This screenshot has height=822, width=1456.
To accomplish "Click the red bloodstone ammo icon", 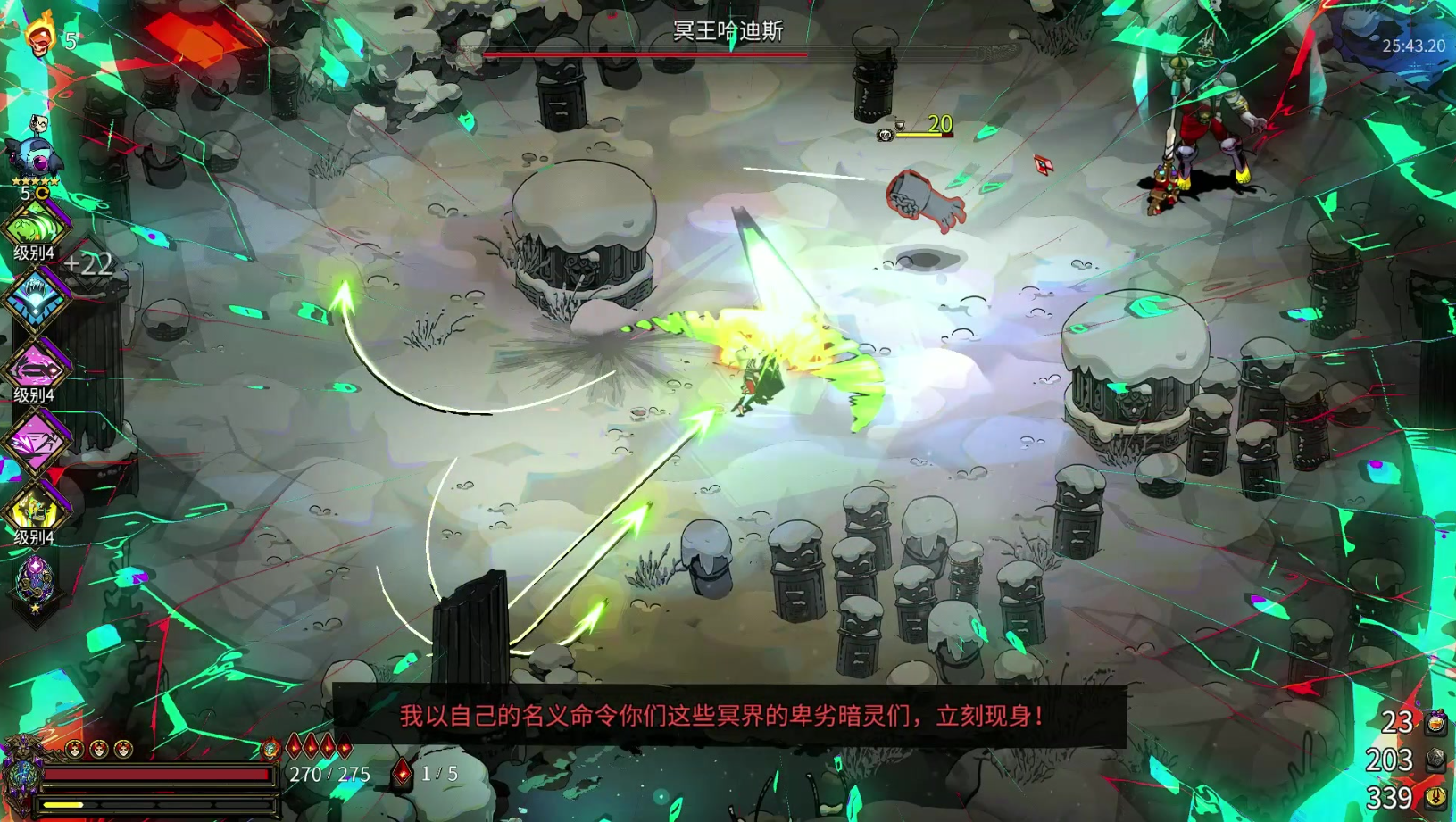I will click(403, 773).
